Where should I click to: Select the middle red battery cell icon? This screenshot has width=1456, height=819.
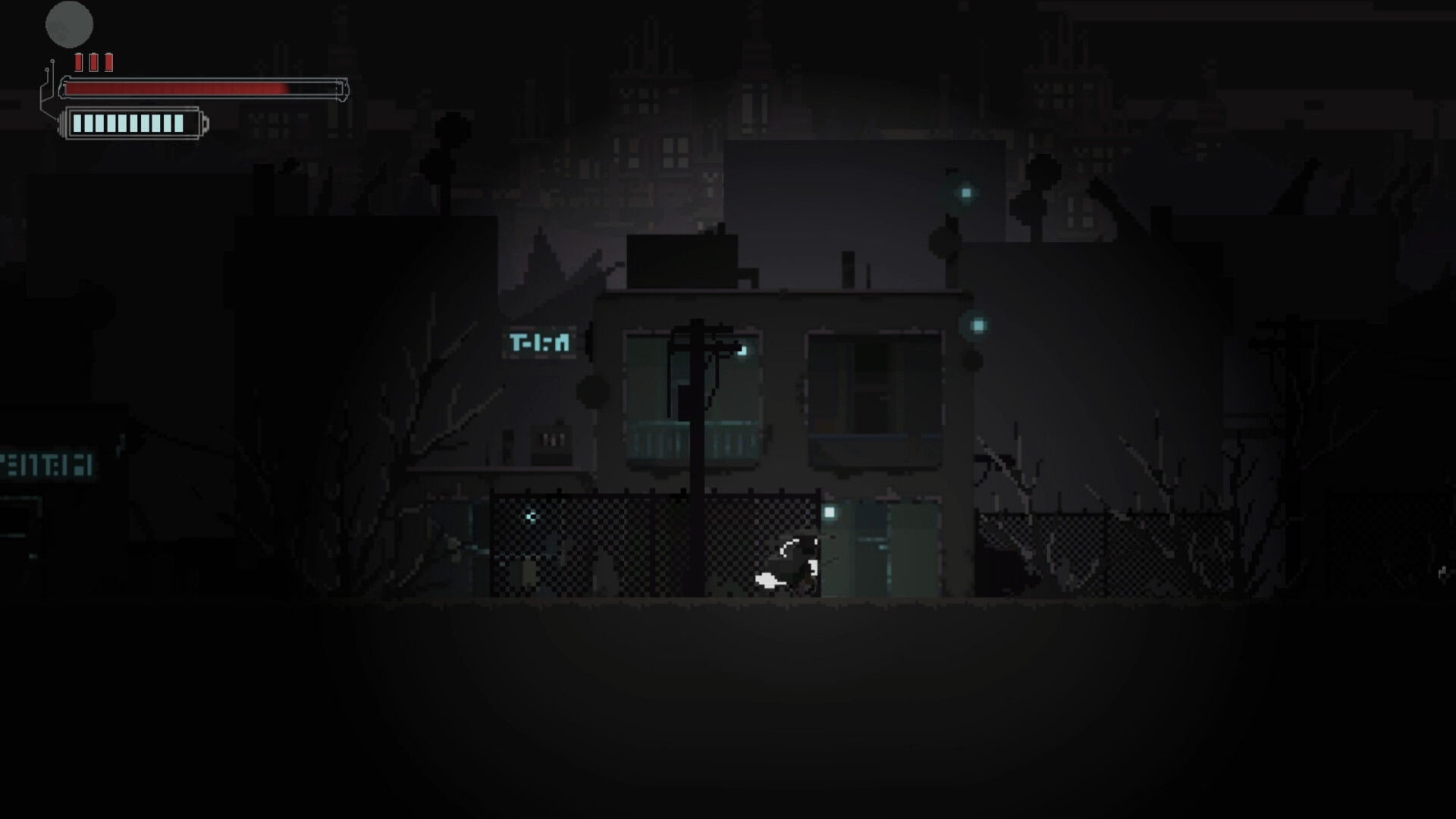[x=93, y=63]
